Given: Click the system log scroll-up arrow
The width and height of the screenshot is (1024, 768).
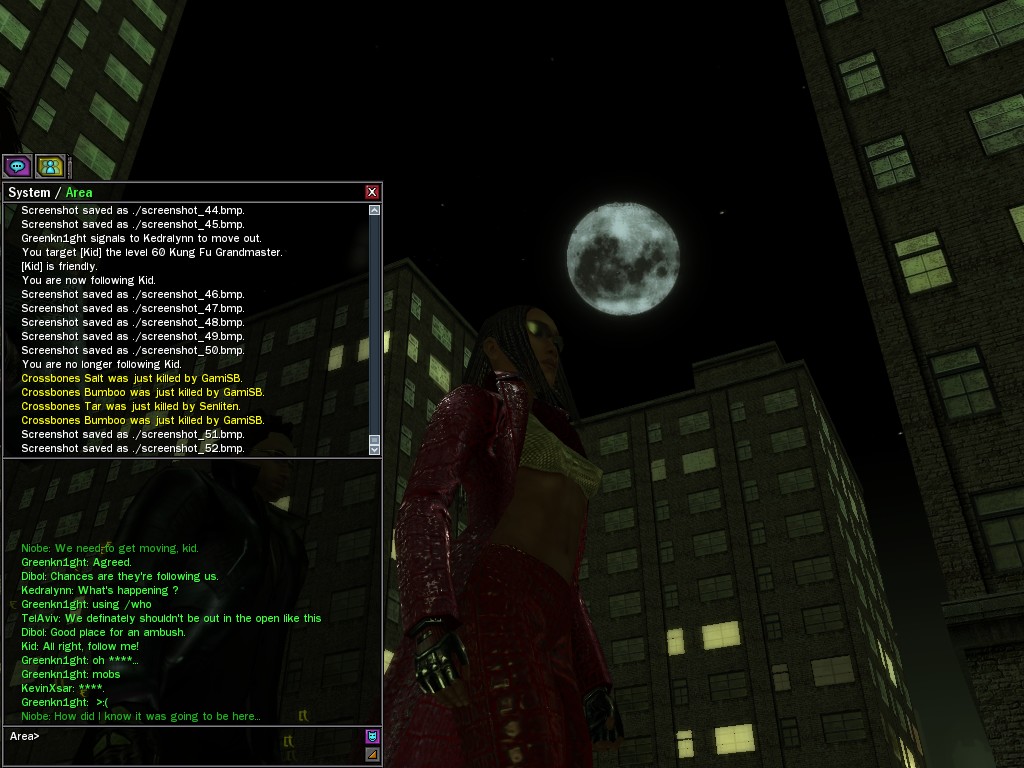Looking at the screenshot, I should 375,210.
